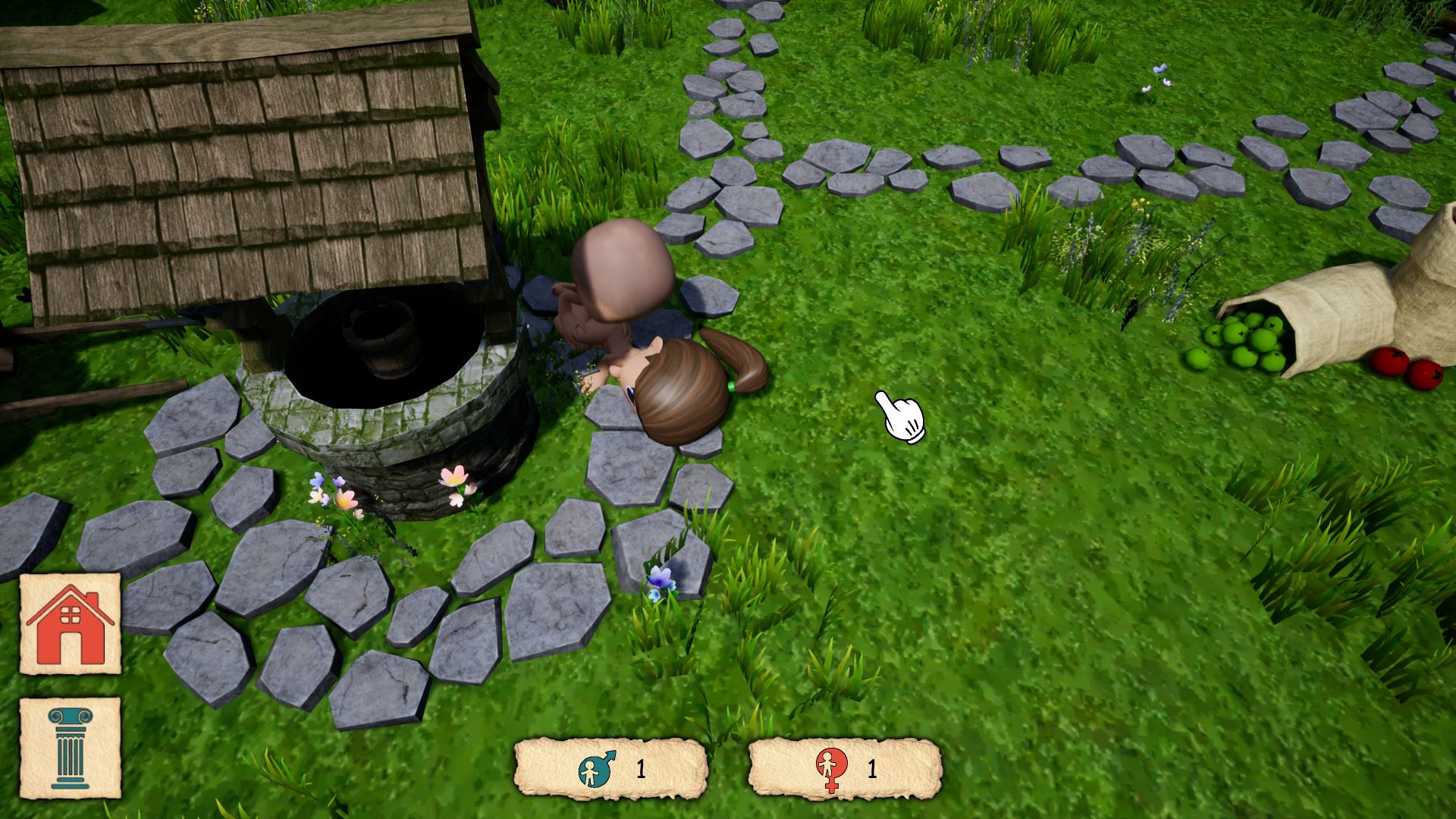The image size is (1456, 819).
Task: Select the female population panel
Action: click(x=844, y=769)
